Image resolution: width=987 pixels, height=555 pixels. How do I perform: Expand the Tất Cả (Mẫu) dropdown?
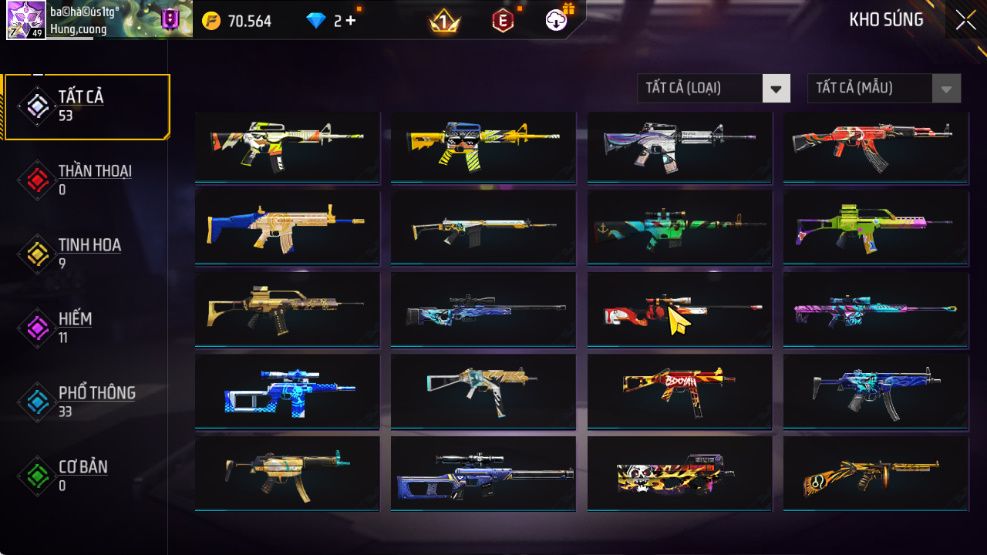pos(884,88)
